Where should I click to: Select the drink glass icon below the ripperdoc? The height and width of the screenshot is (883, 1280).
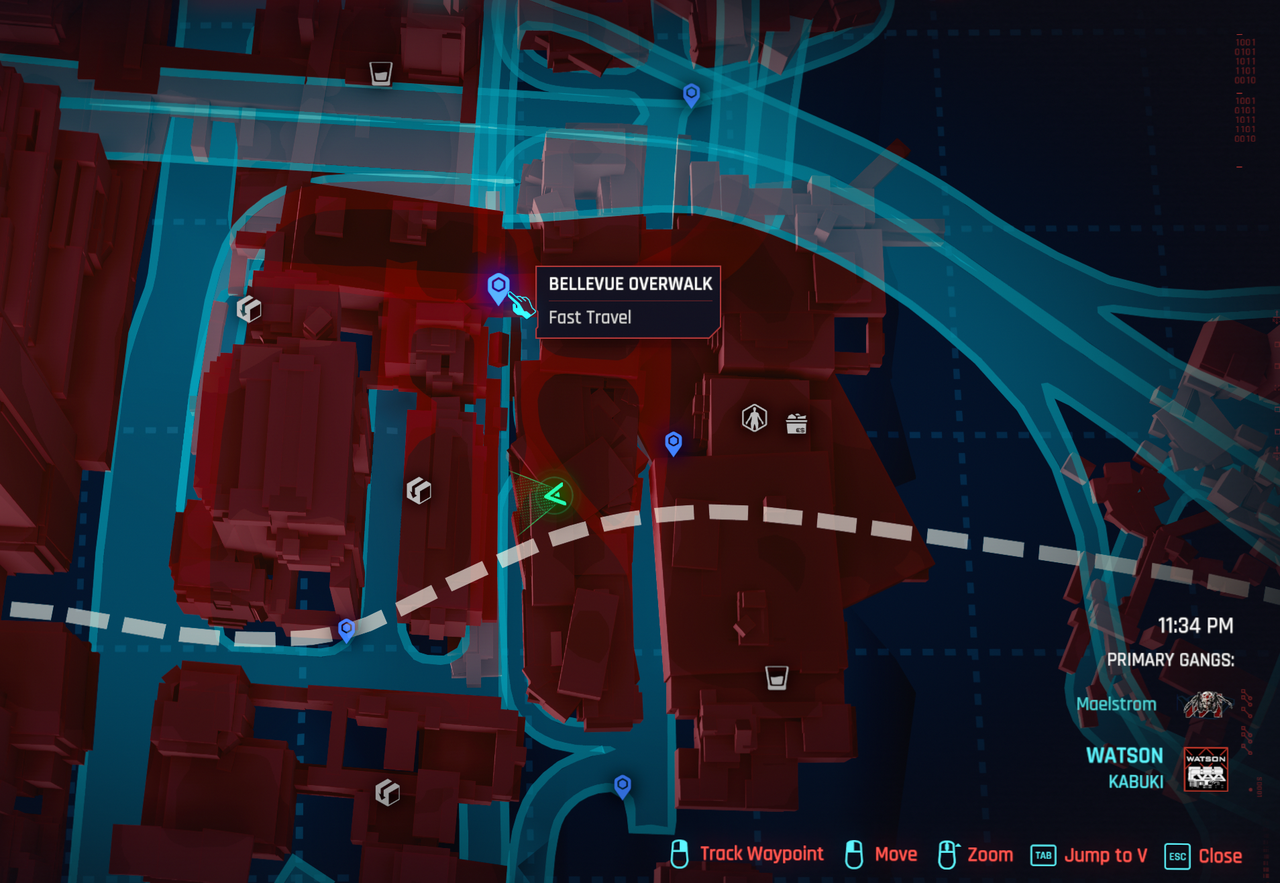click(x=776, y=678)
